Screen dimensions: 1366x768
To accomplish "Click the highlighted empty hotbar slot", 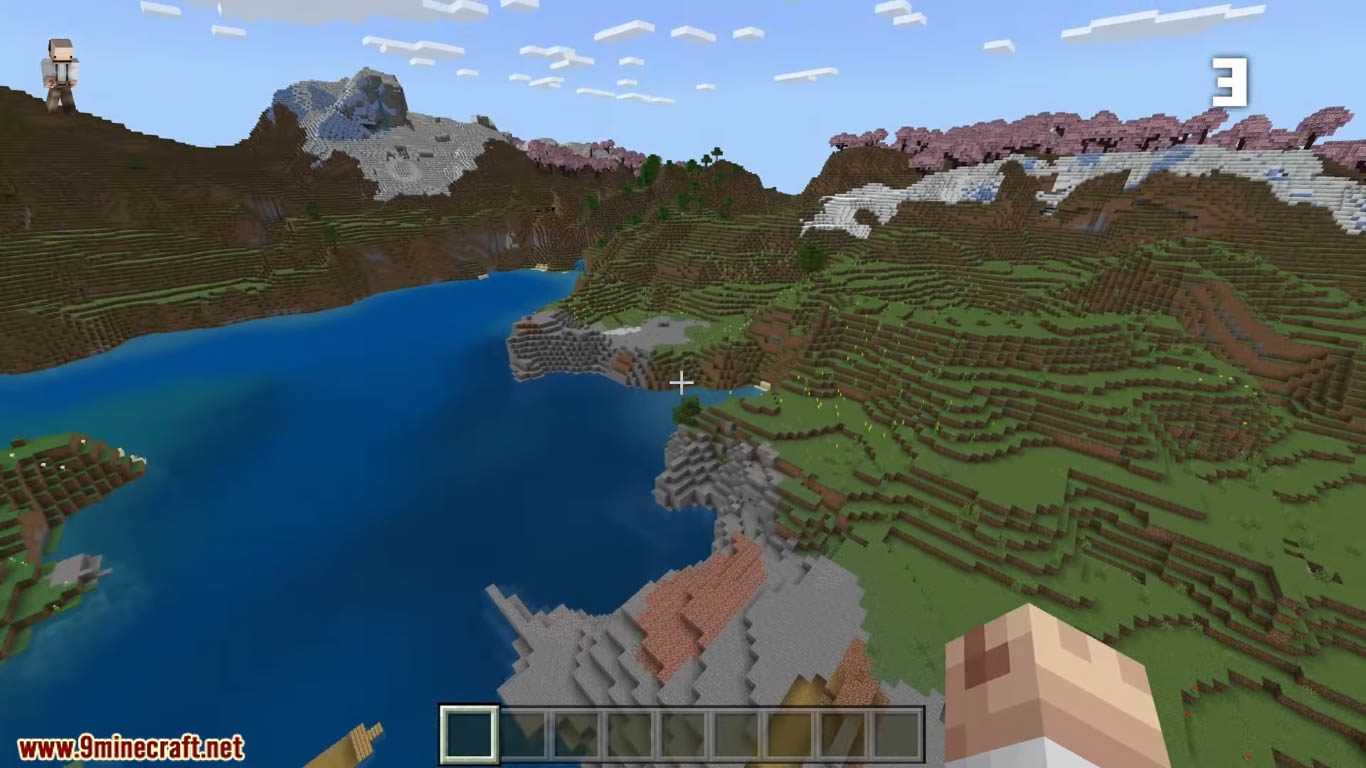I will tap(467, 733).
